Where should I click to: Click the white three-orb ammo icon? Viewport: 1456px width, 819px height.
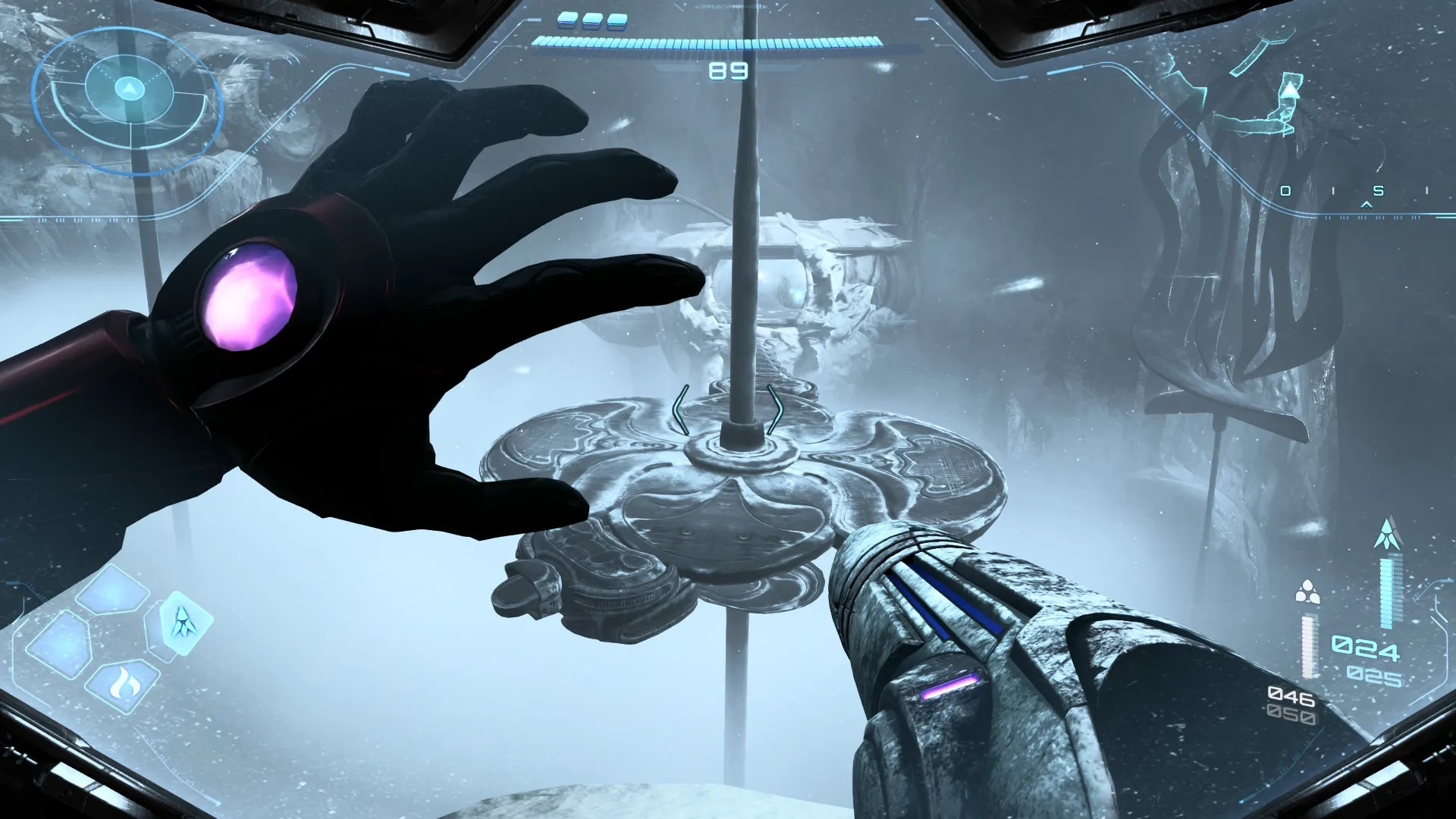click(x=1307, y=591)
